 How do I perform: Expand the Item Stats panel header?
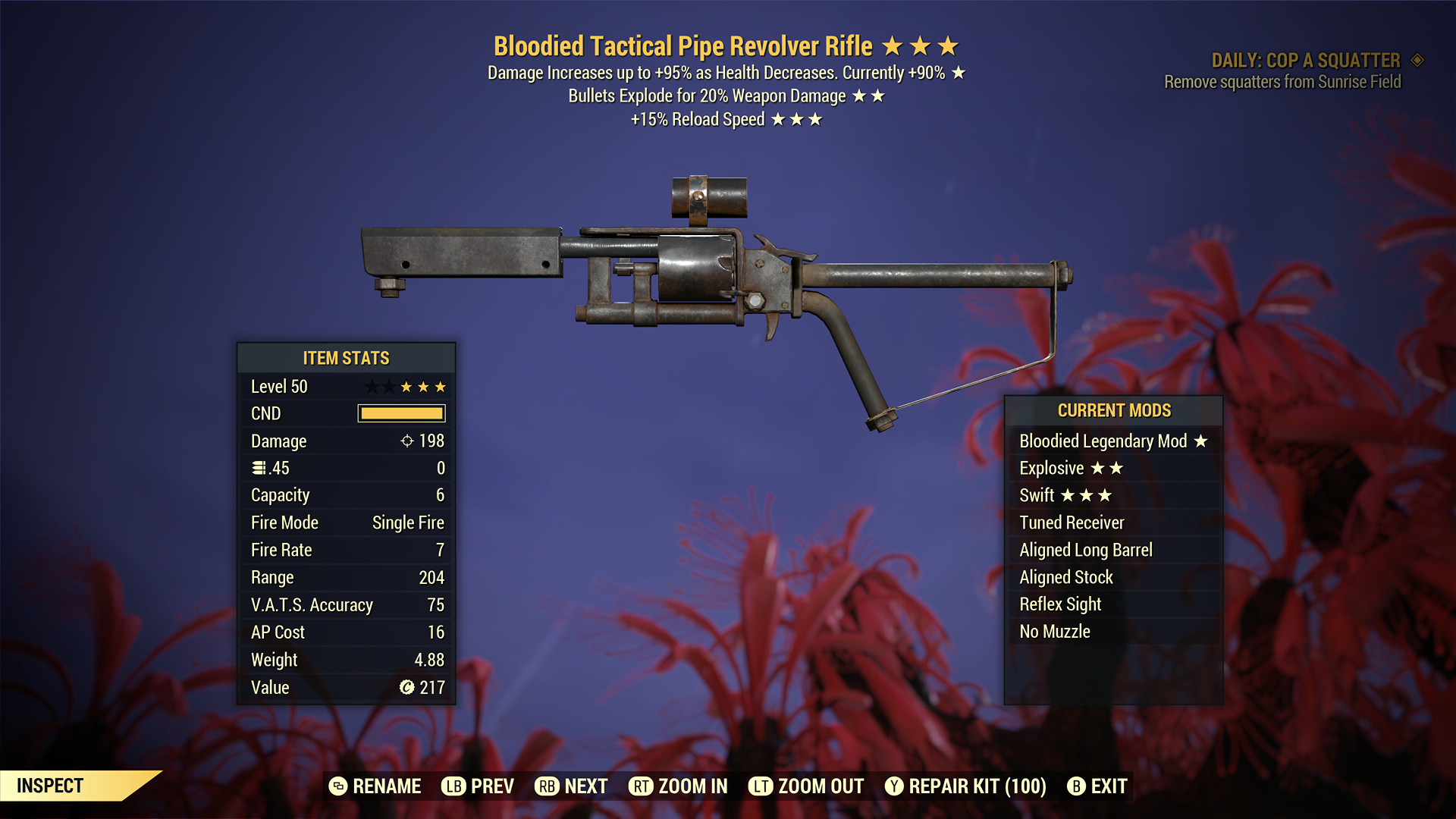[346, 358]
